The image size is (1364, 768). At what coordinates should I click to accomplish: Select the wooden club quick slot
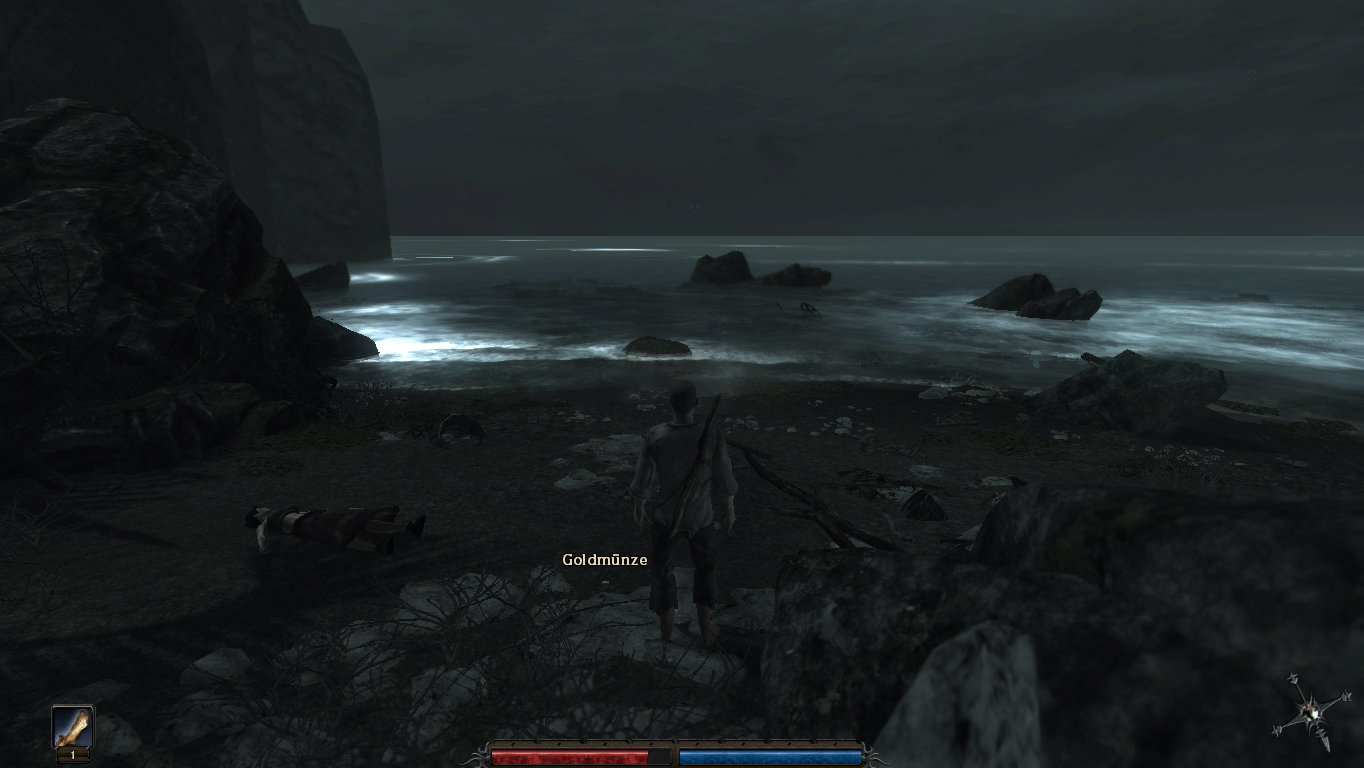pos(72,730)
